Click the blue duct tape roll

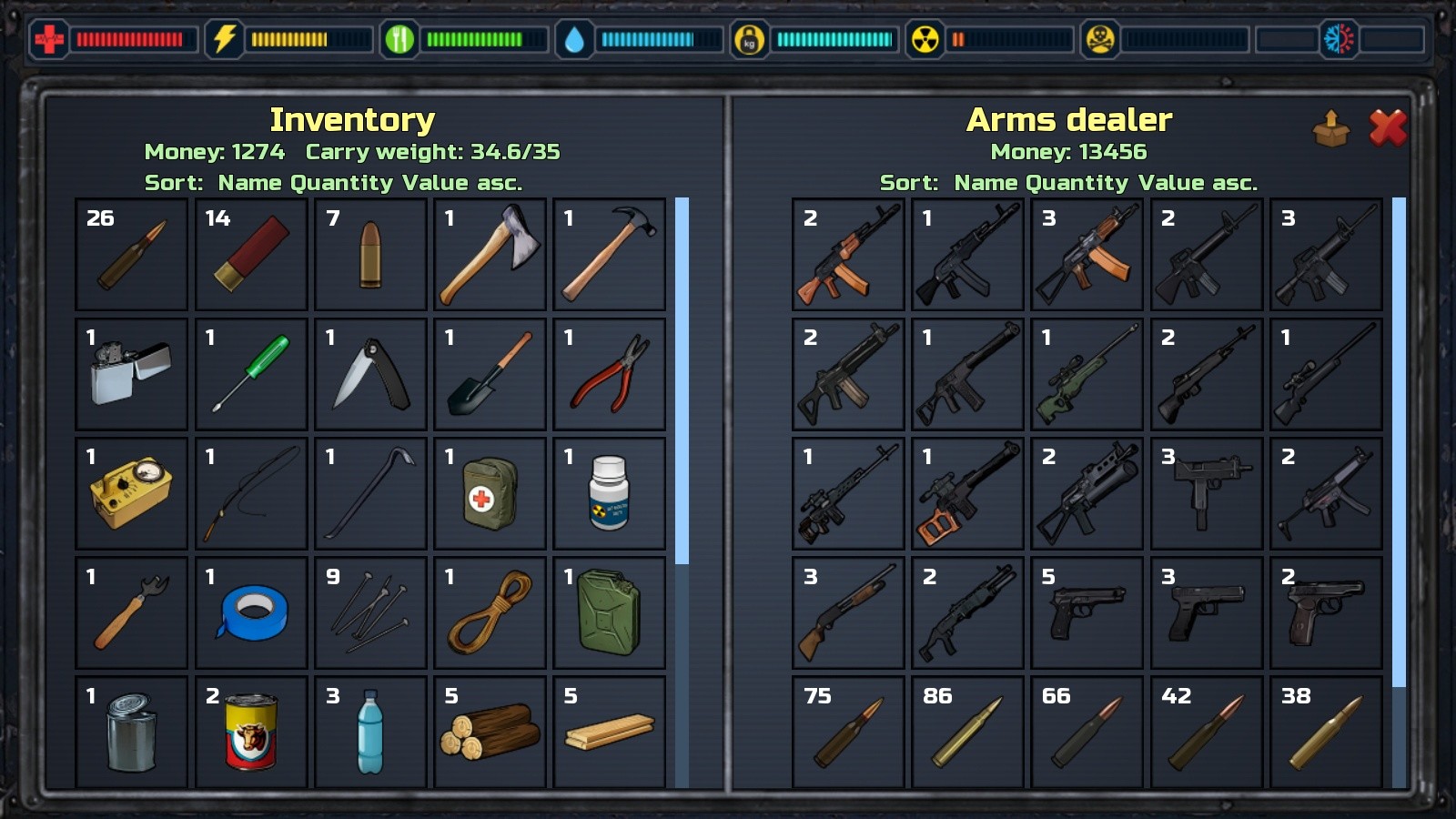point(250,612)
